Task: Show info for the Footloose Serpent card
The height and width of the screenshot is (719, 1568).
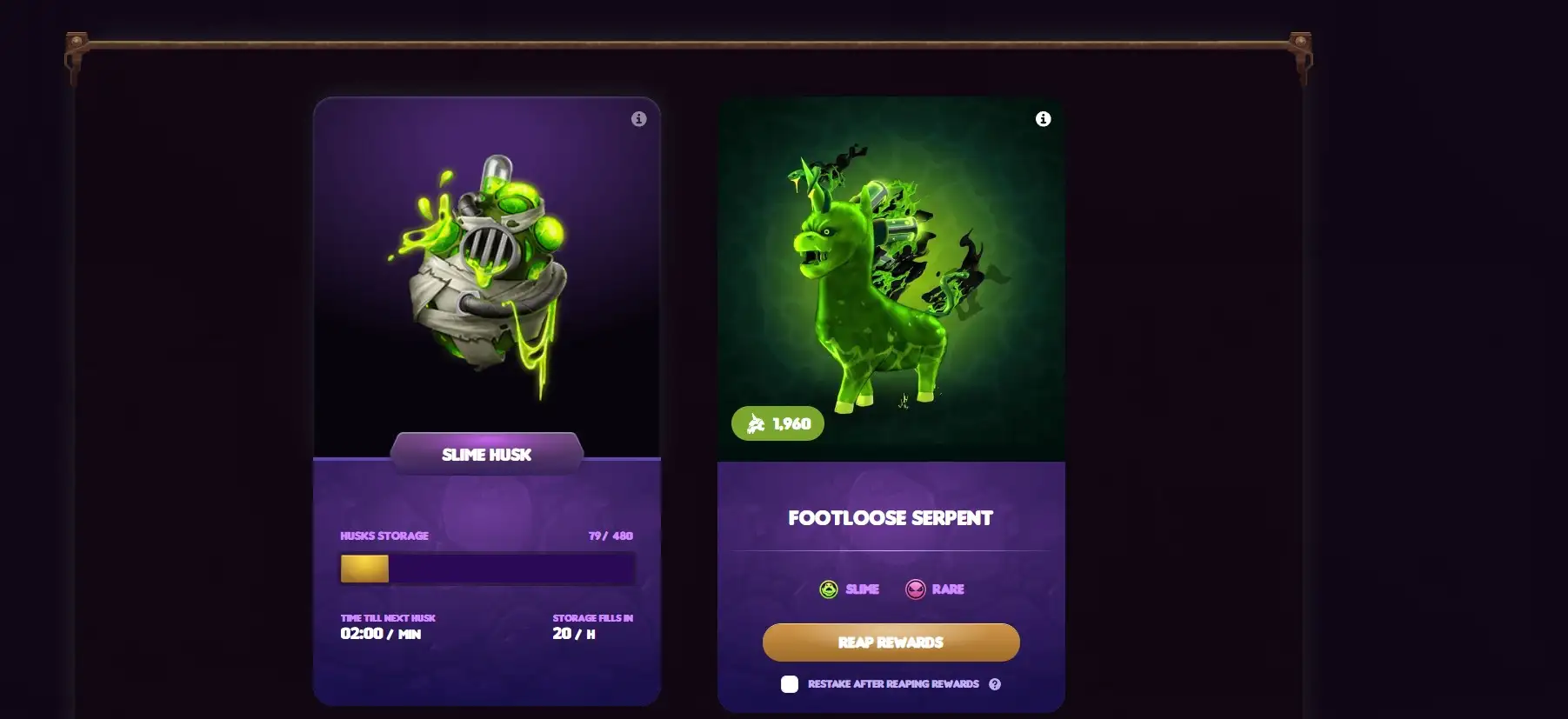Action: click(1044, 119)
